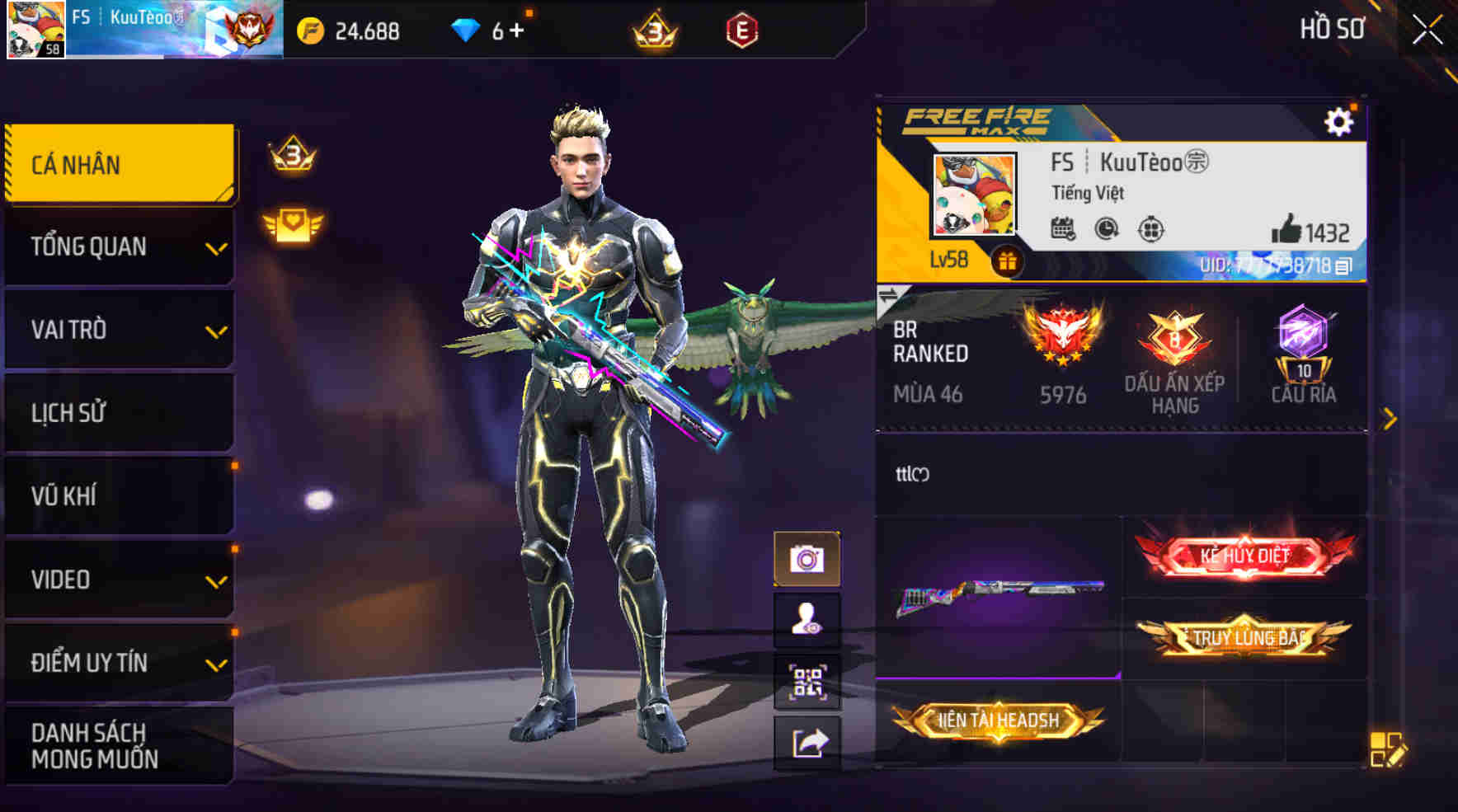Viewport: 1458px width, 812px height.
Task: Open the profile settings gear icon
Action: 1339,120
